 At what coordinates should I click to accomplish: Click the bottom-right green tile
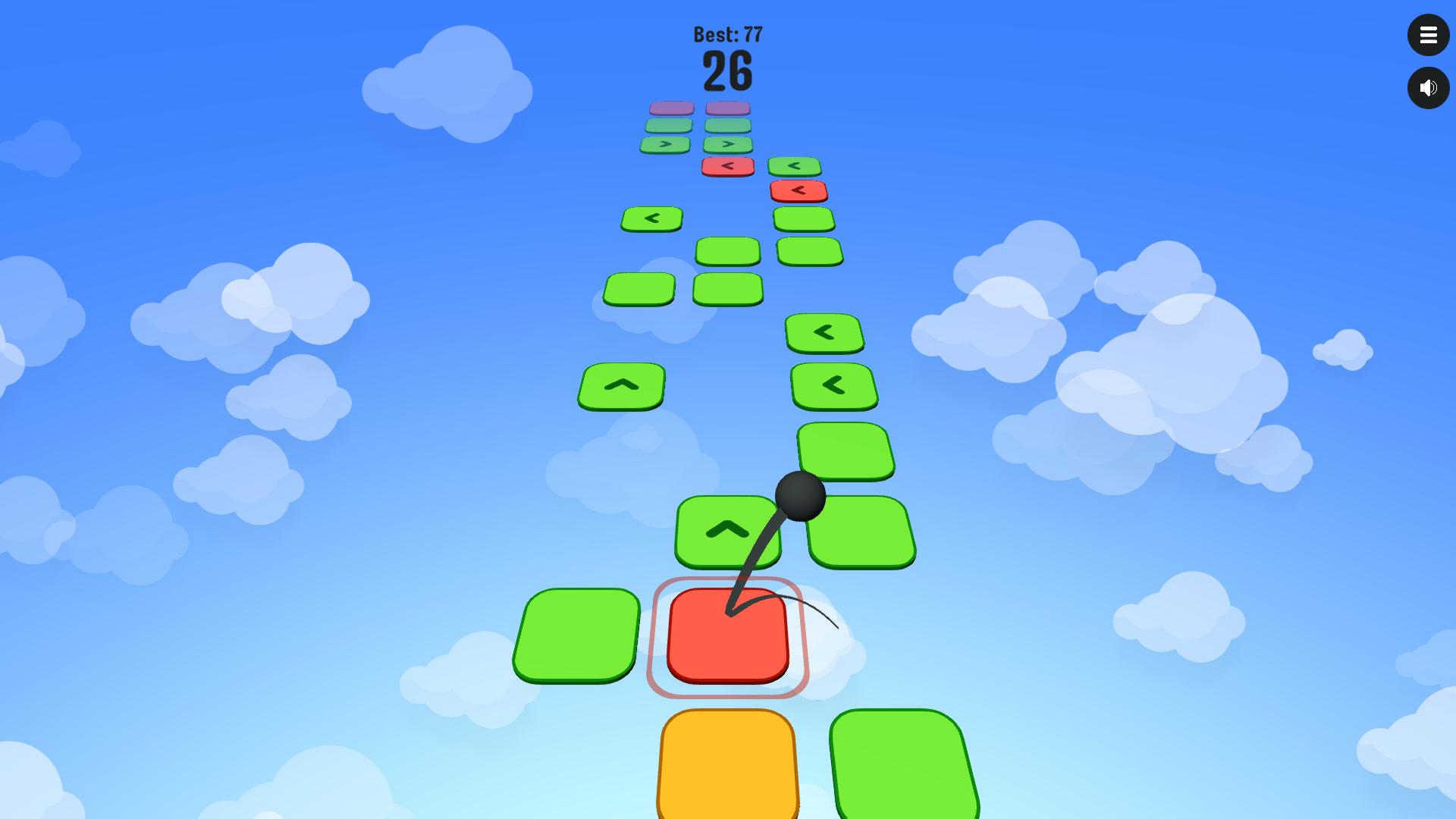pos(902,766)
